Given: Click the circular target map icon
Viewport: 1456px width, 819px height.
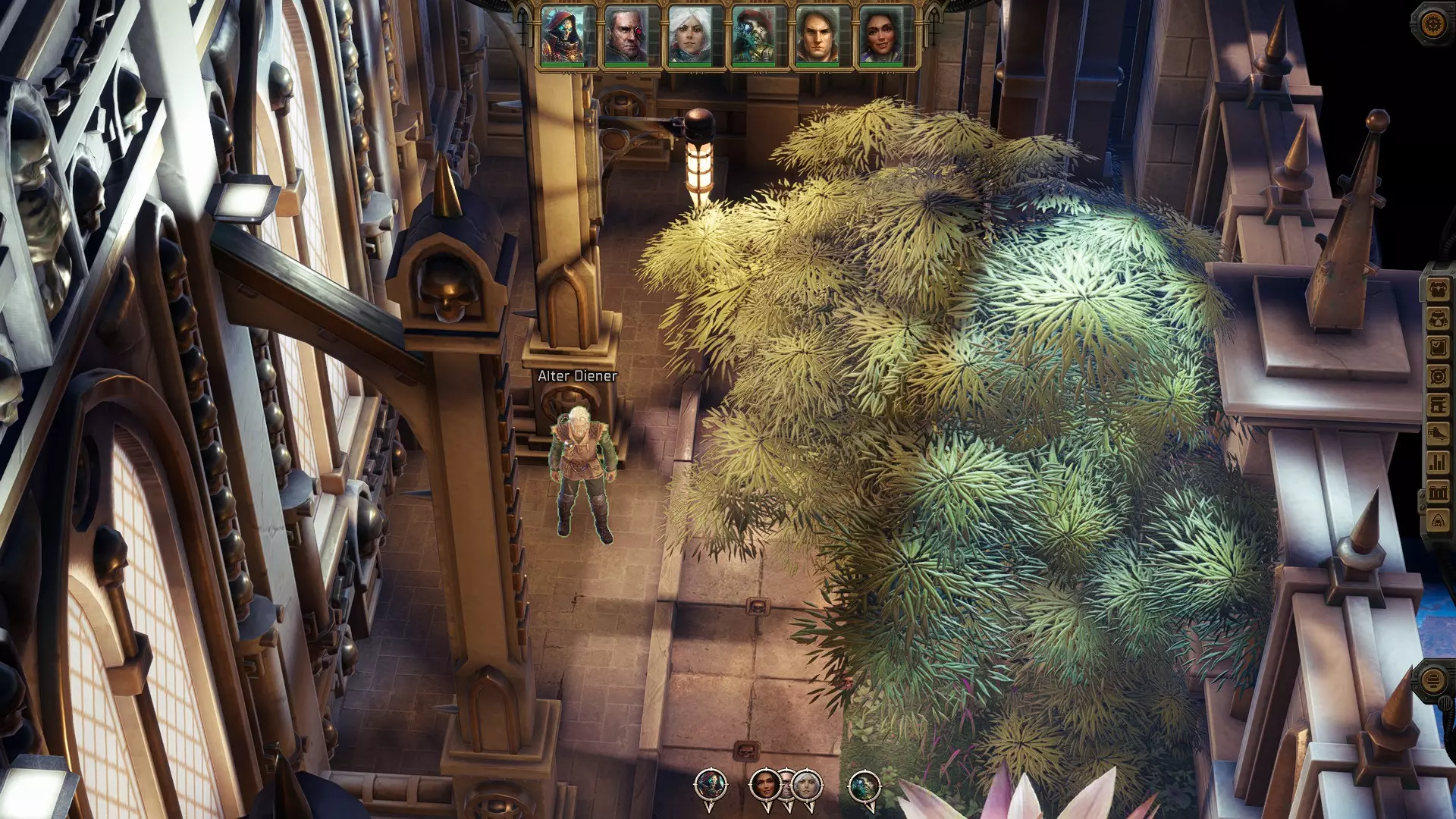Looking at the screenshot, I should pyautogui.click(x=1439, y=377).
